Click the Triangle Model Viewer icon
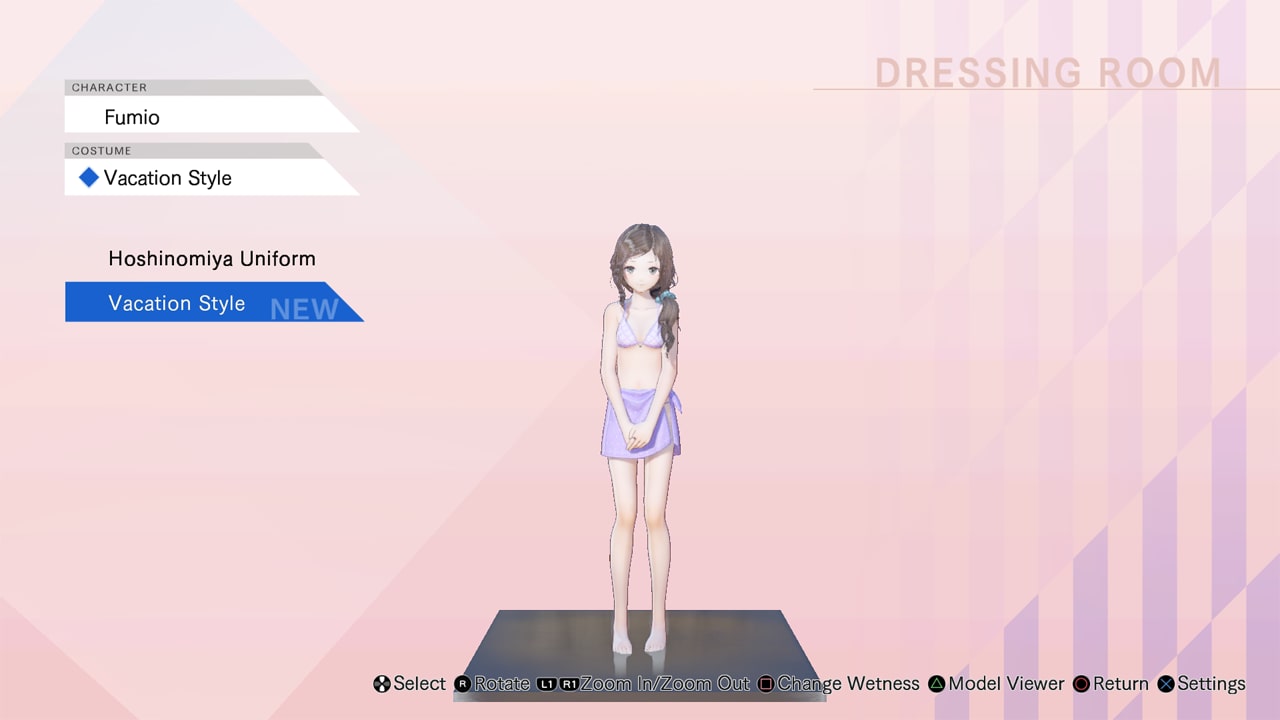This screenshot has width=1280, height=720. (x=936, y=684)
